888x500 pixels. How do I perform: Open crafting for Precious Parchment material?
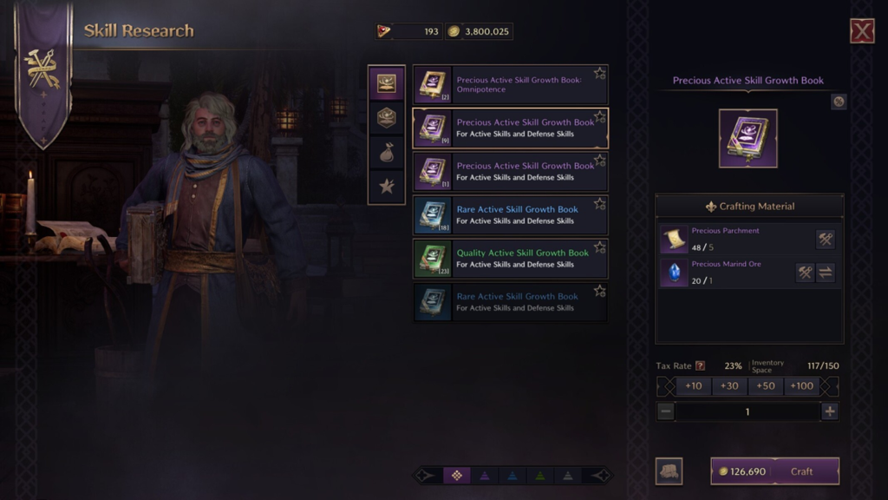pyautogui.click(x=825, y=239)
